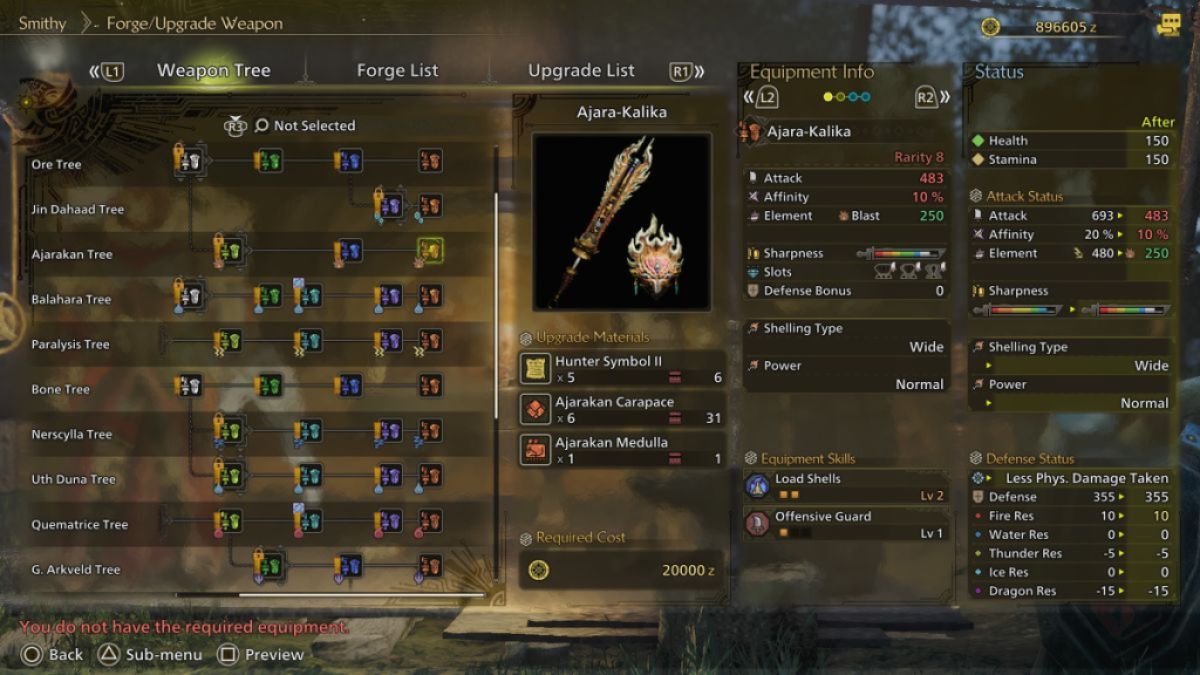1200x675 pixels.
Task: Click the highlighted Ajara-Kalika weapon node
Action: (430, 251)
